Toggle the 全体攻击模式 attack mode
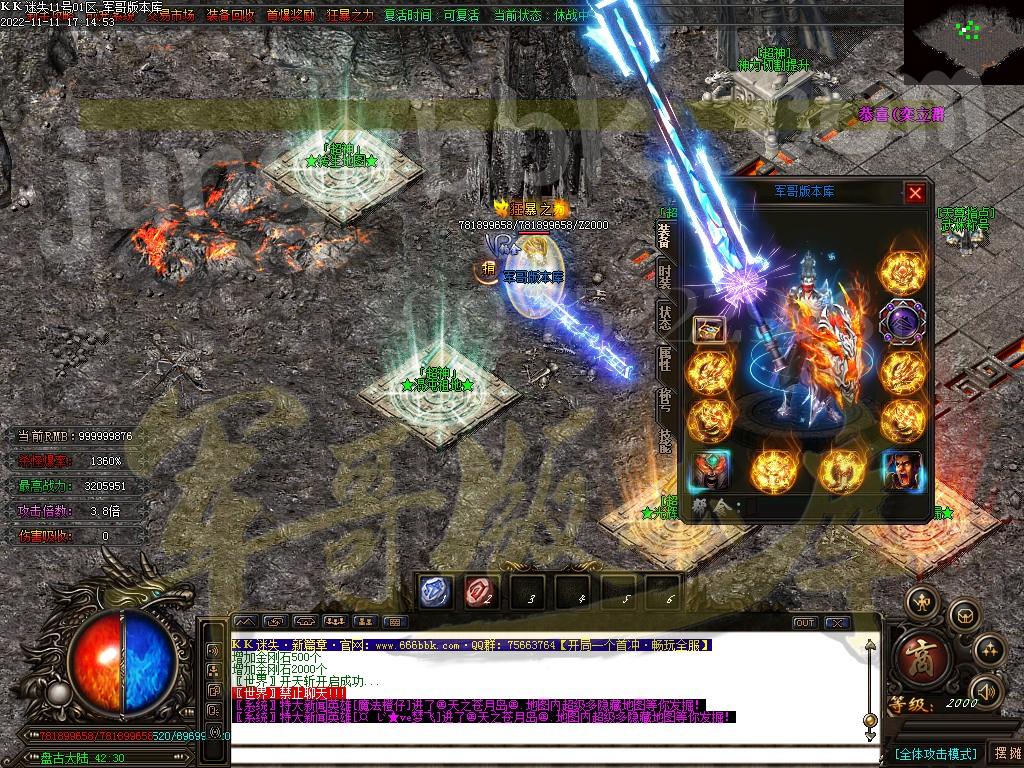 click(934, 753)
